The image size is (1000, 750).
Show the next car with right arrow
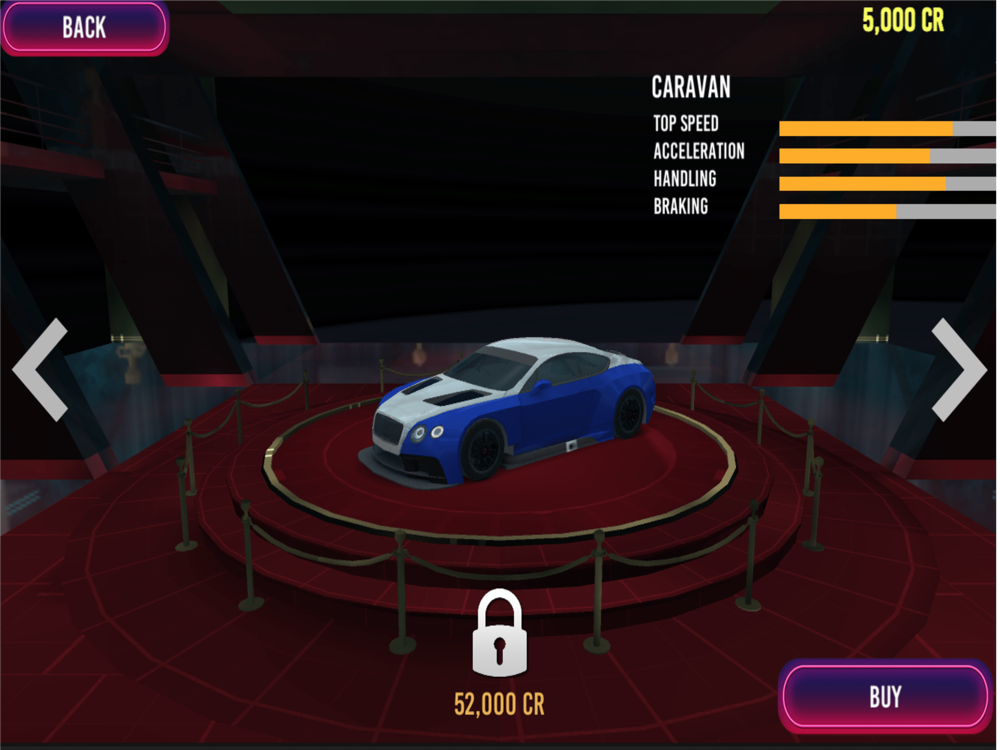point(958,369)
